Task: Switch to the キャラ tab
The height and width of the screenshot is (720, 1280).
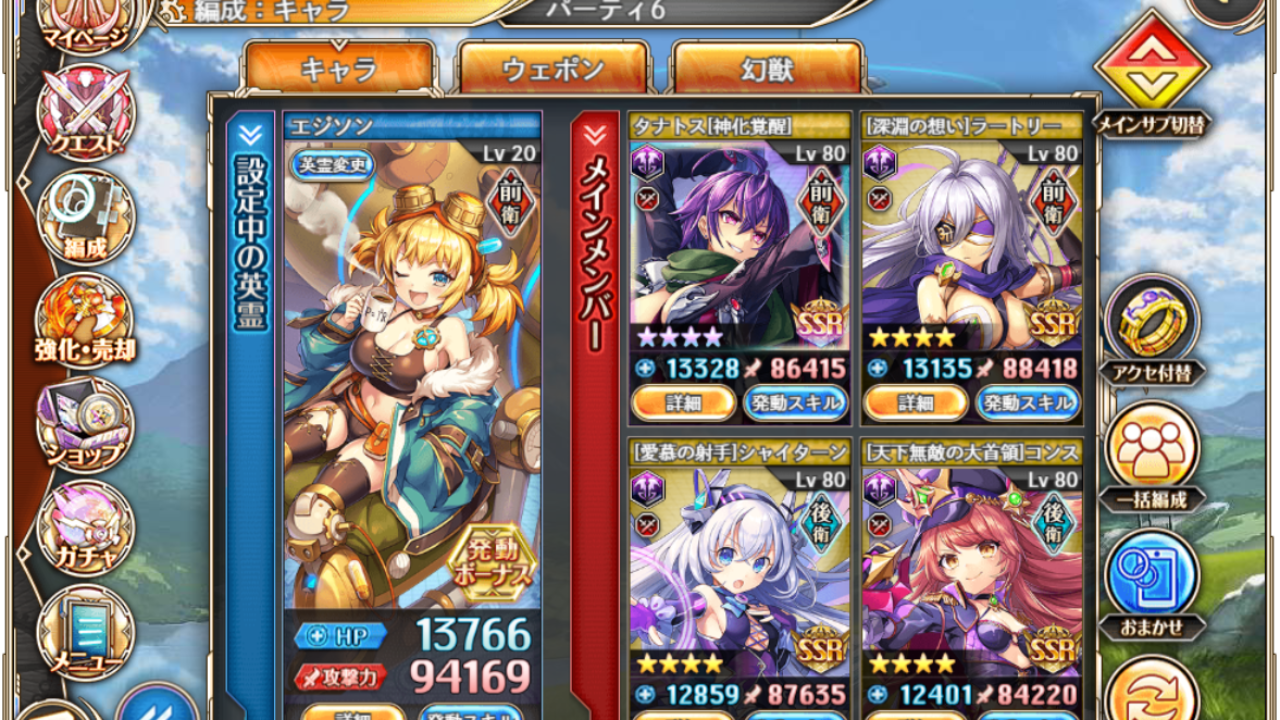Action: 339,69
